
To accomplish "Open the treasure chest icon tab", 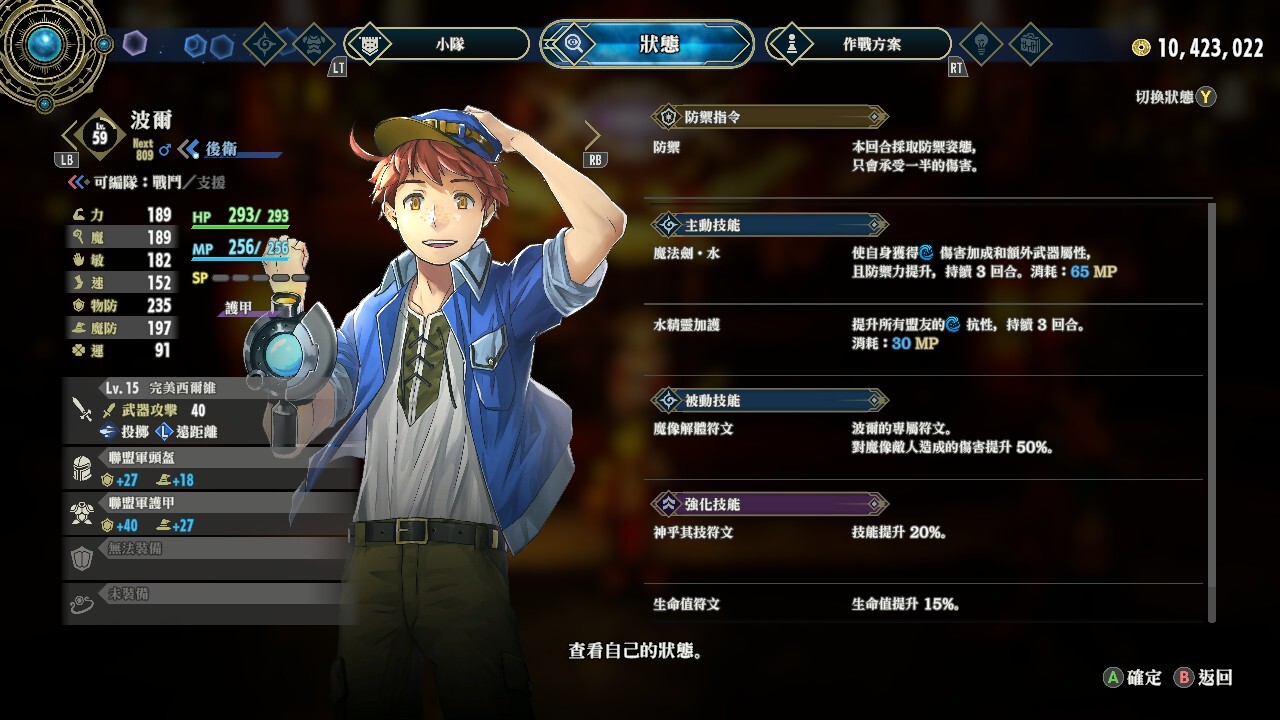I will coord(1031,44).
